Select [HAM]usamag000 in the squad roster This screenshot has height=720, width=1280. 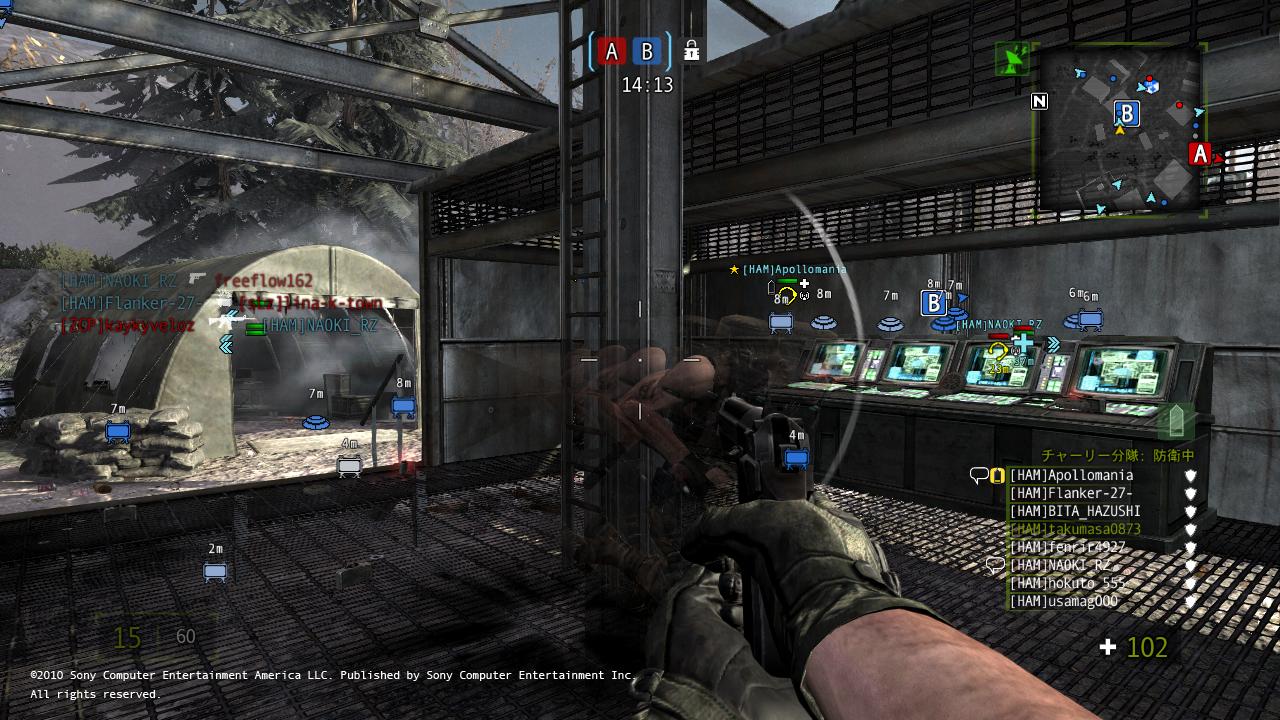click(x=1063, y=601)
